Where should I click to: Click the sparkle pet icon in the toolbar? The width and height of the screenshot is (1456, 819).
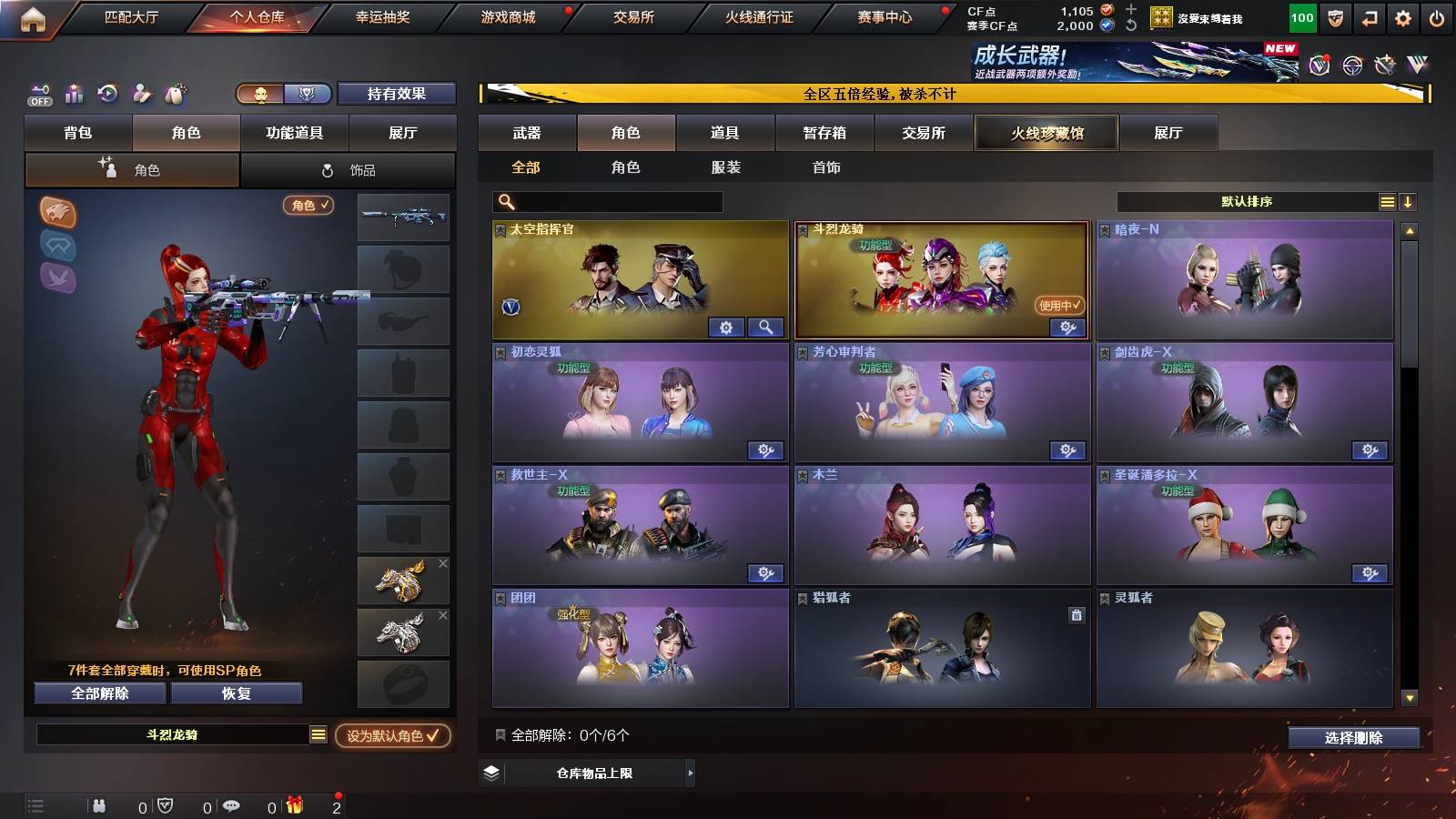tap(175, 92)
